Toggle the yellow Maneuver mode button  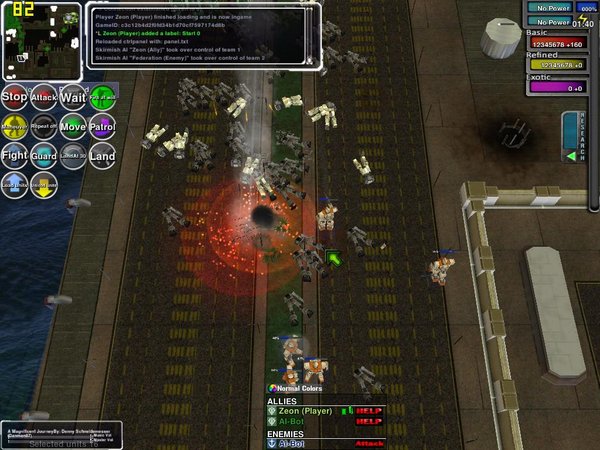[x=14, y=127]
